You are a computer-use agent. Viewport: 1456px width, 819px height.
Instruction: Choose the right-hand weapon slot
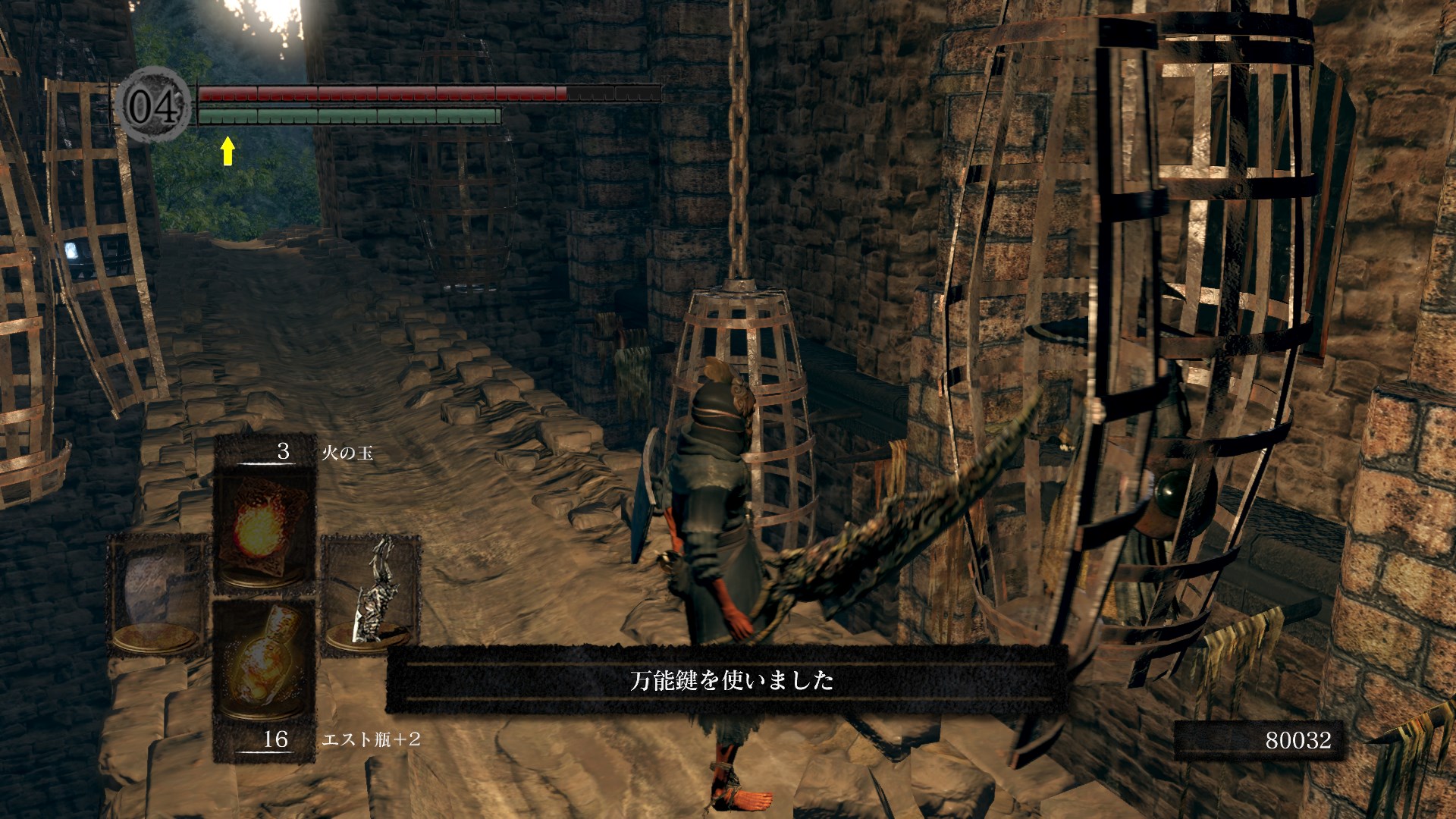pos(370,595)
